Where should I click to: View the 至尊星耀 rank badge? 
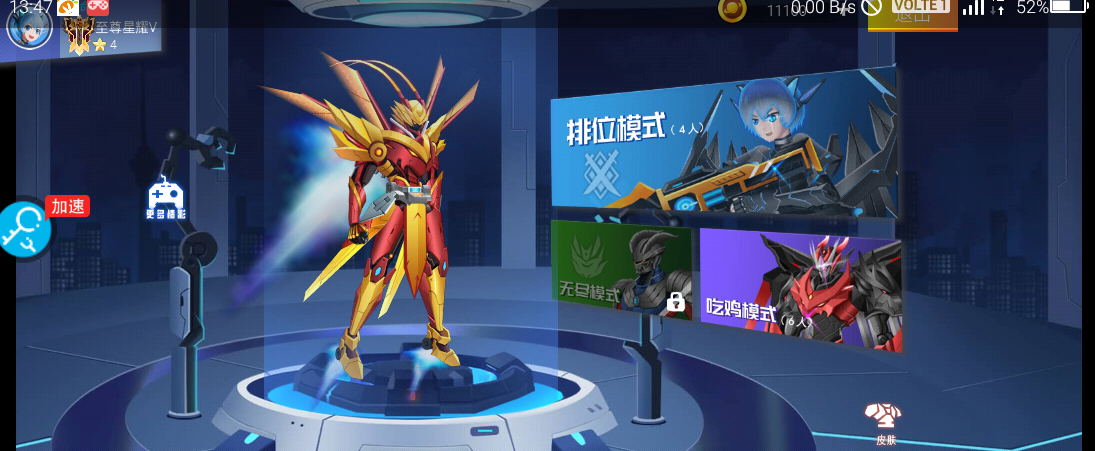pos(79,36)
